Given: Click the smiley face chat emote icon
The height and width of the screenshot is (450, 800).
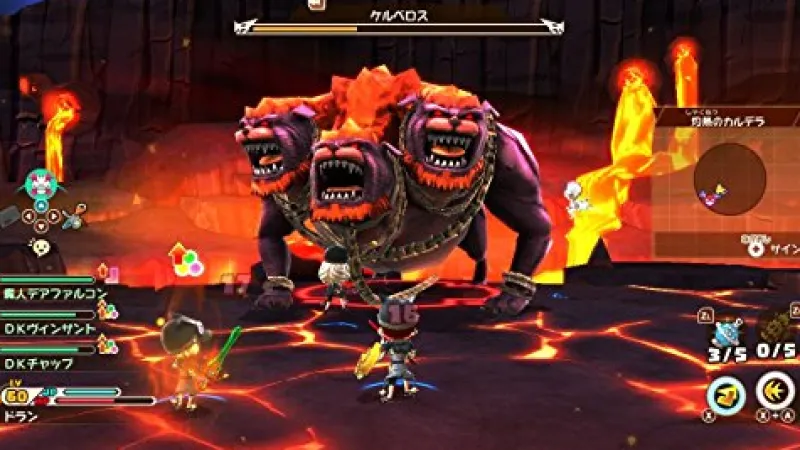Looking at the screenshot, I should 41,246.
